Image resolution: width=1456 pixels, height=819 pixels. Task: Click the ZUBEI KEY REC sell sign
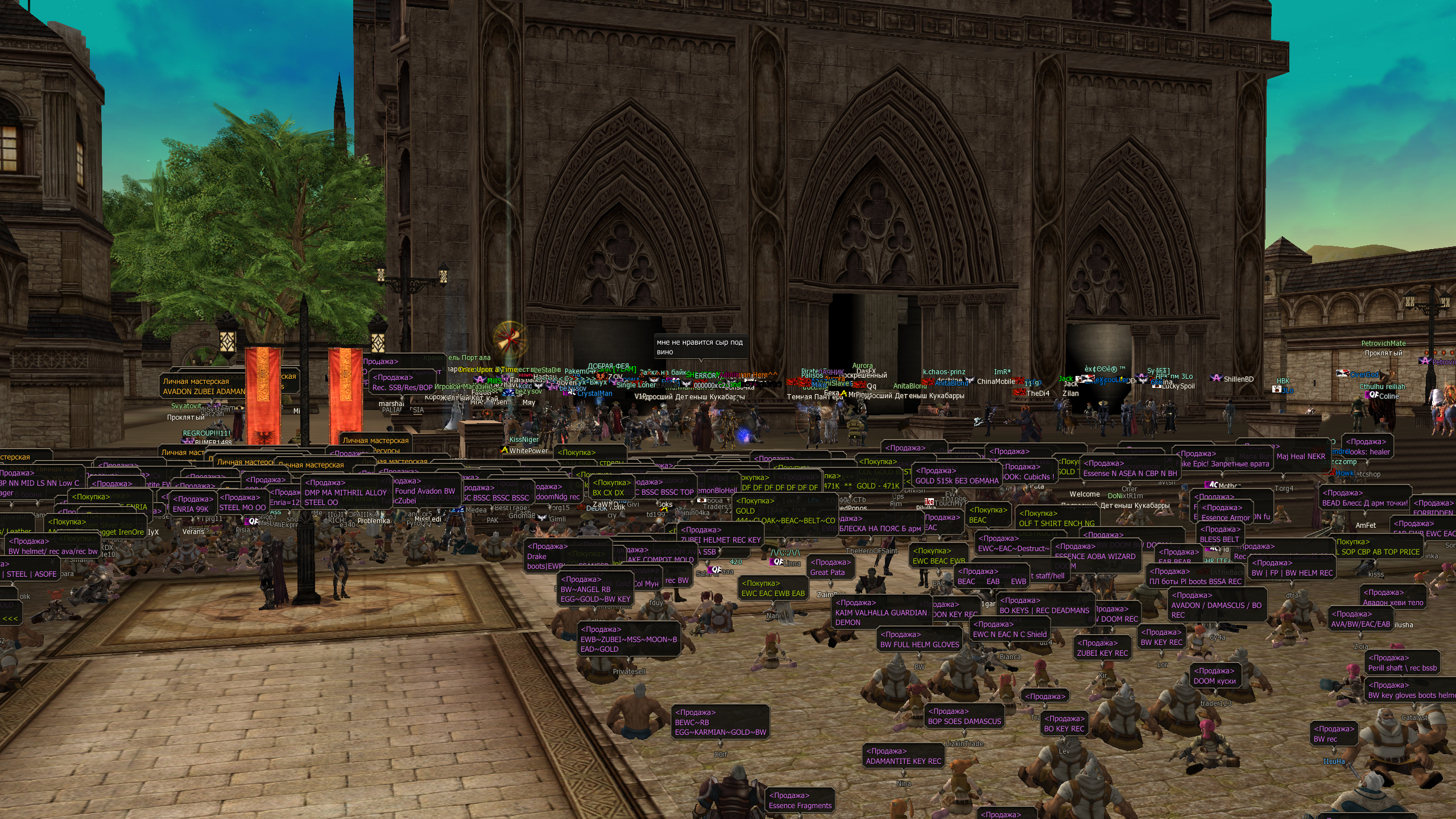[x=1102, y=648]
